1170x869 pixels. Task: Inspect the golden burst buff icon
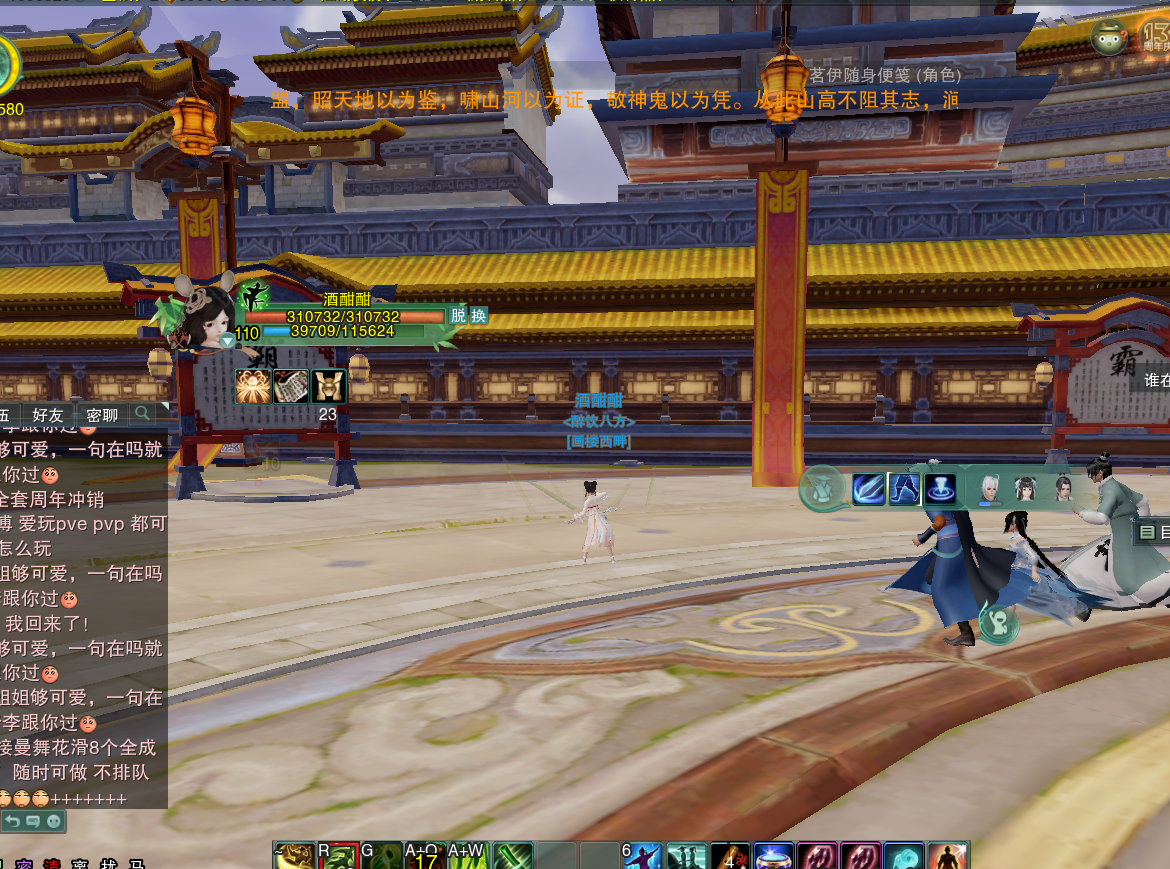point(252,386)
